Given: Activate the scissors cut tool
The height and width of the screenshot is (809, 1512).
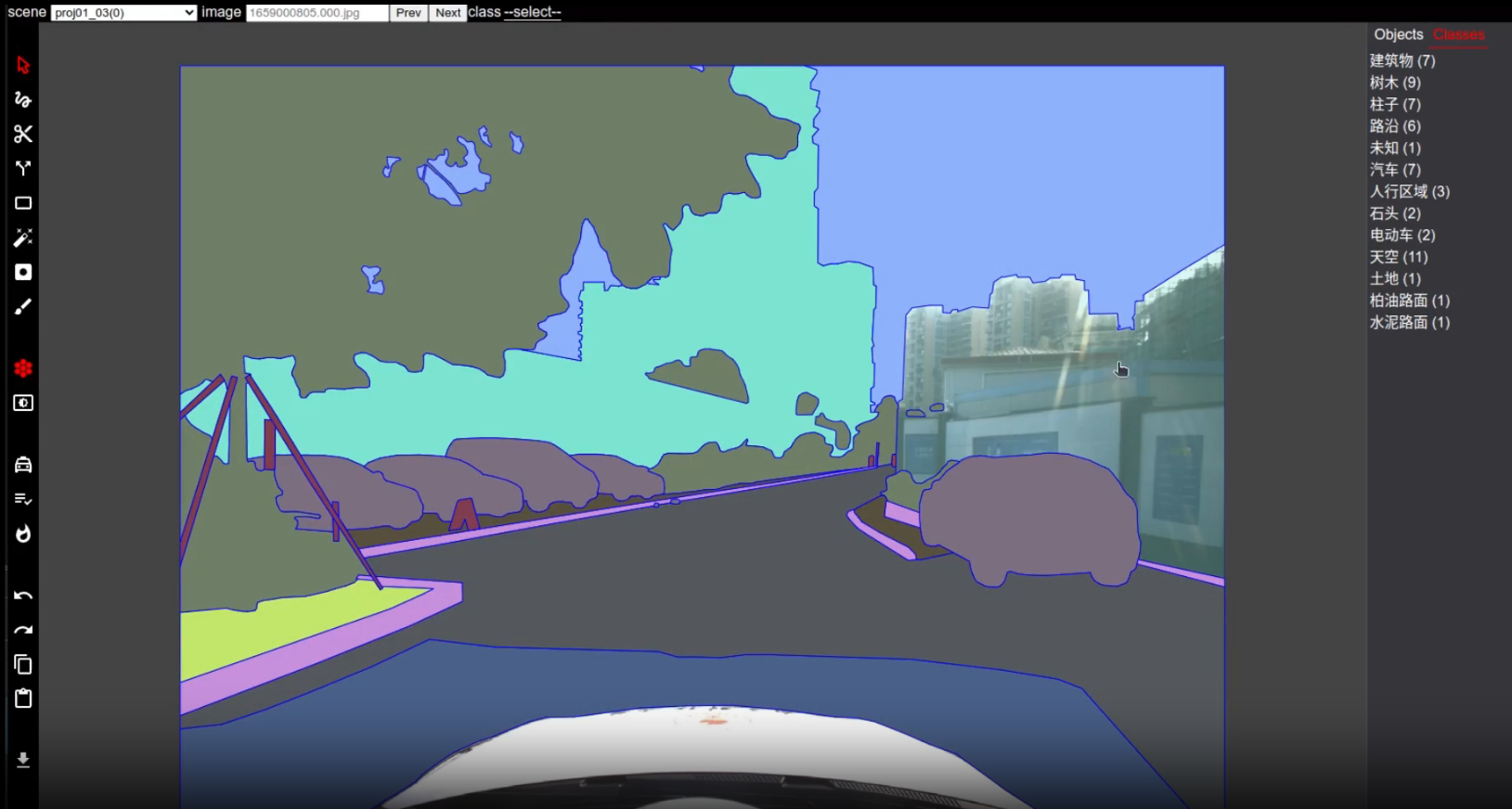Looking at the screenshot, I should coord(22,134).
